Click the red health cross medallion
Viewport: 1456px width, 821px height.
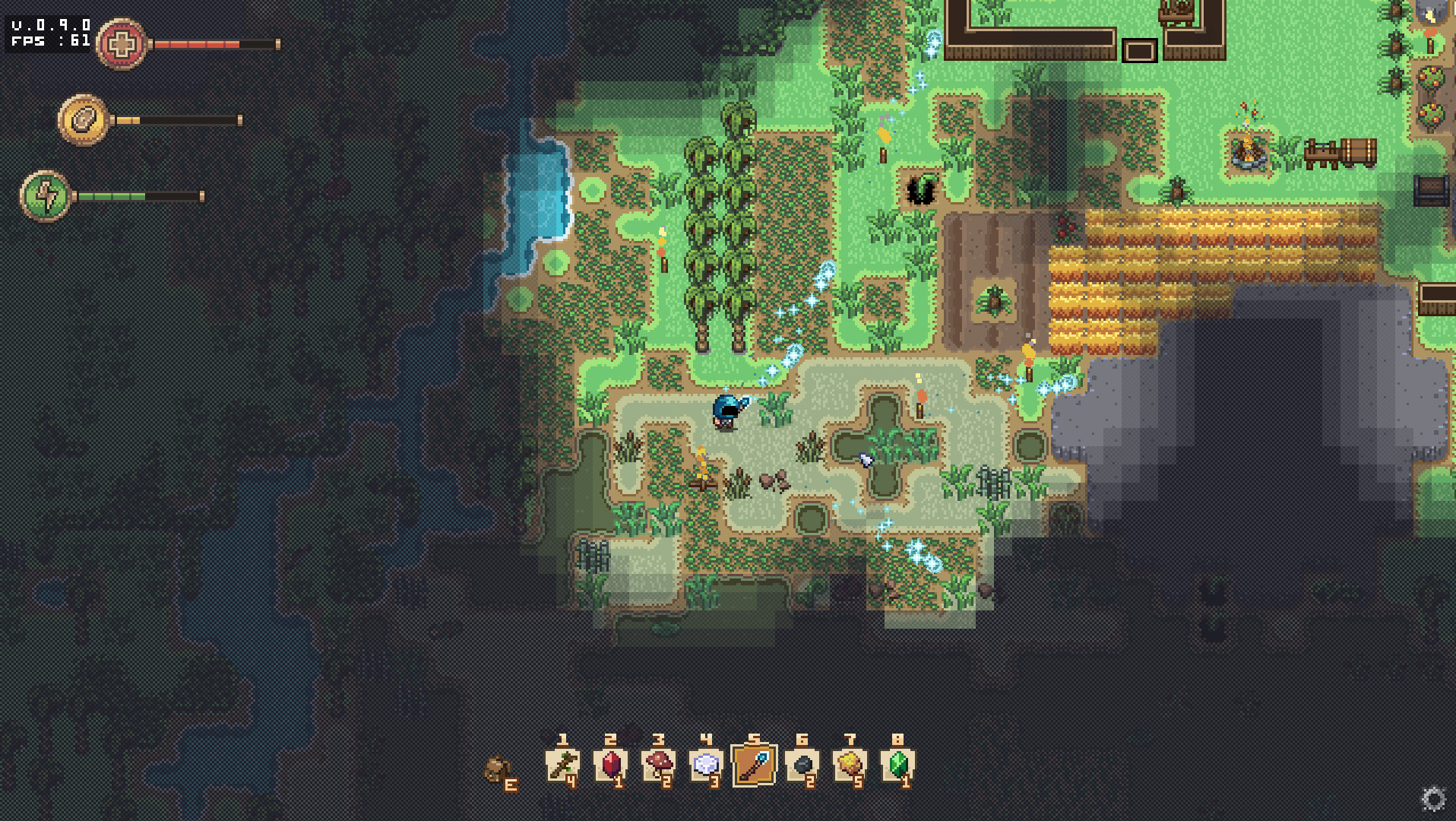[x=122, y=43]
